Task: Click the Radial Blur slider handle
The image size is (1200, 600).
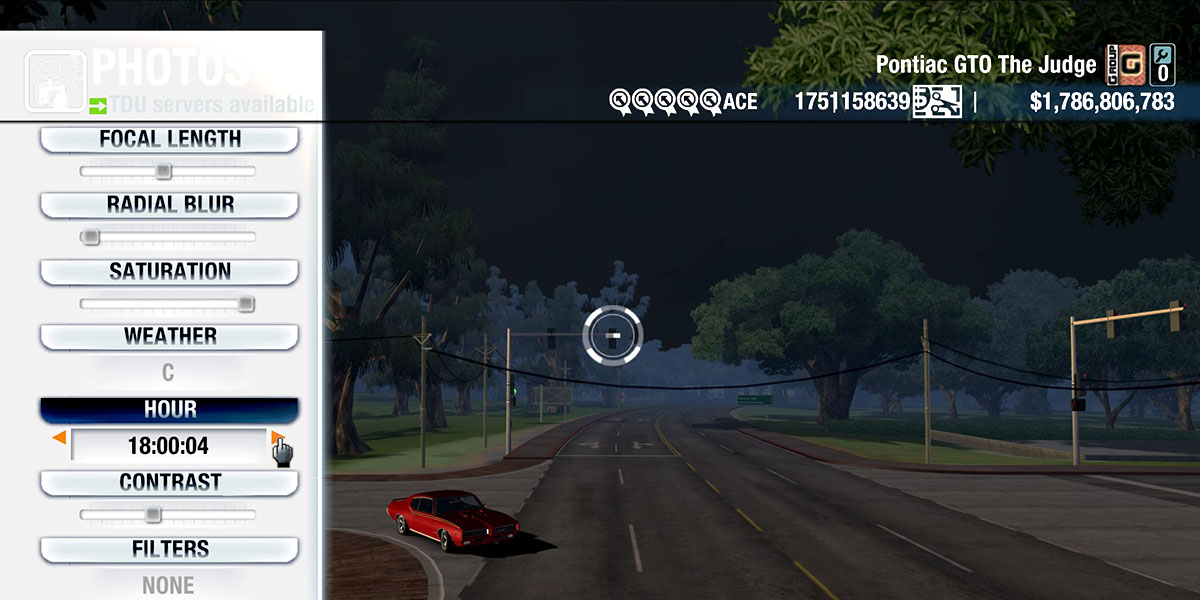Action: (90, 237)
